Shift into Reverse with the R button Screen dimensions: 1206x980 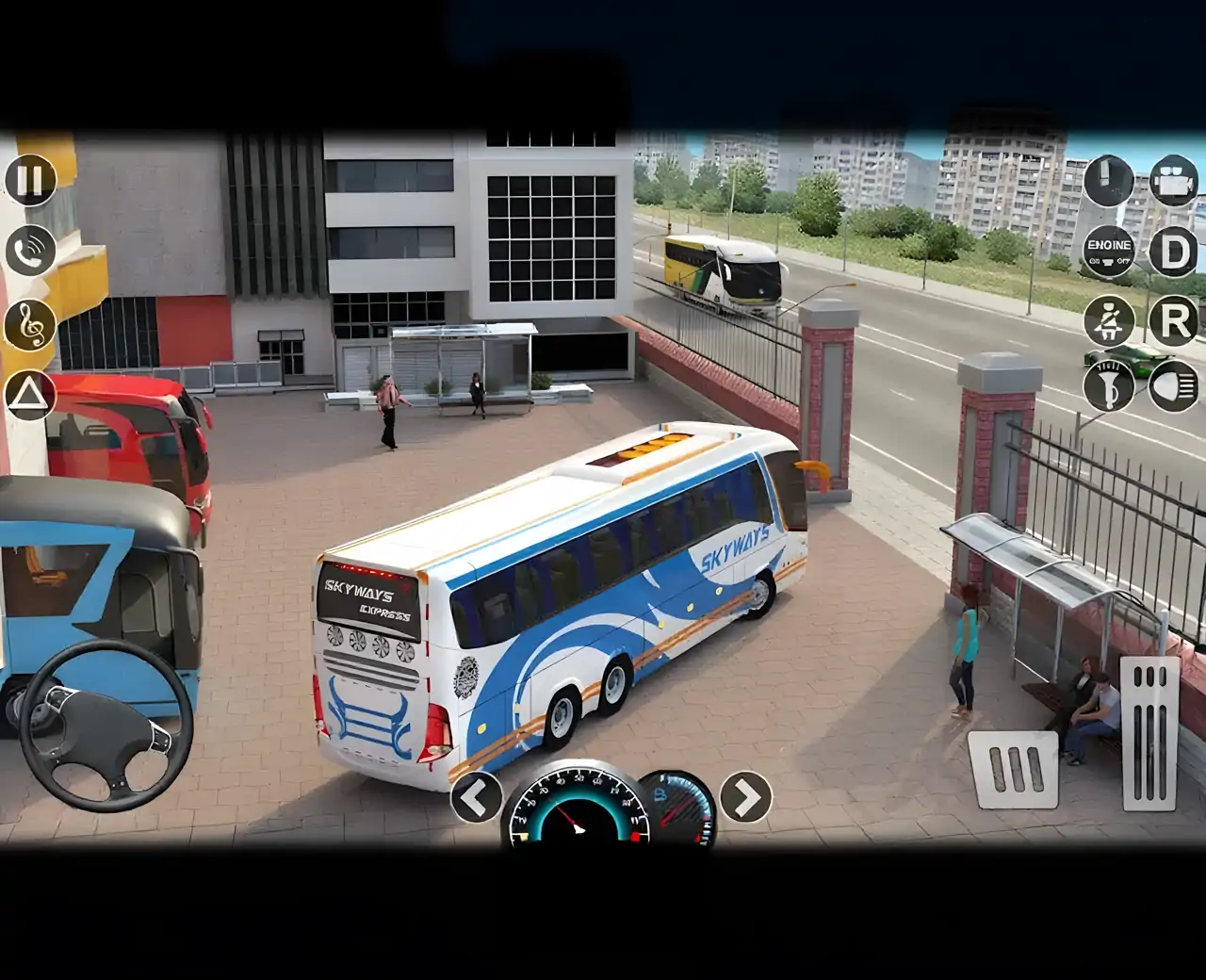click(1173, 320)
